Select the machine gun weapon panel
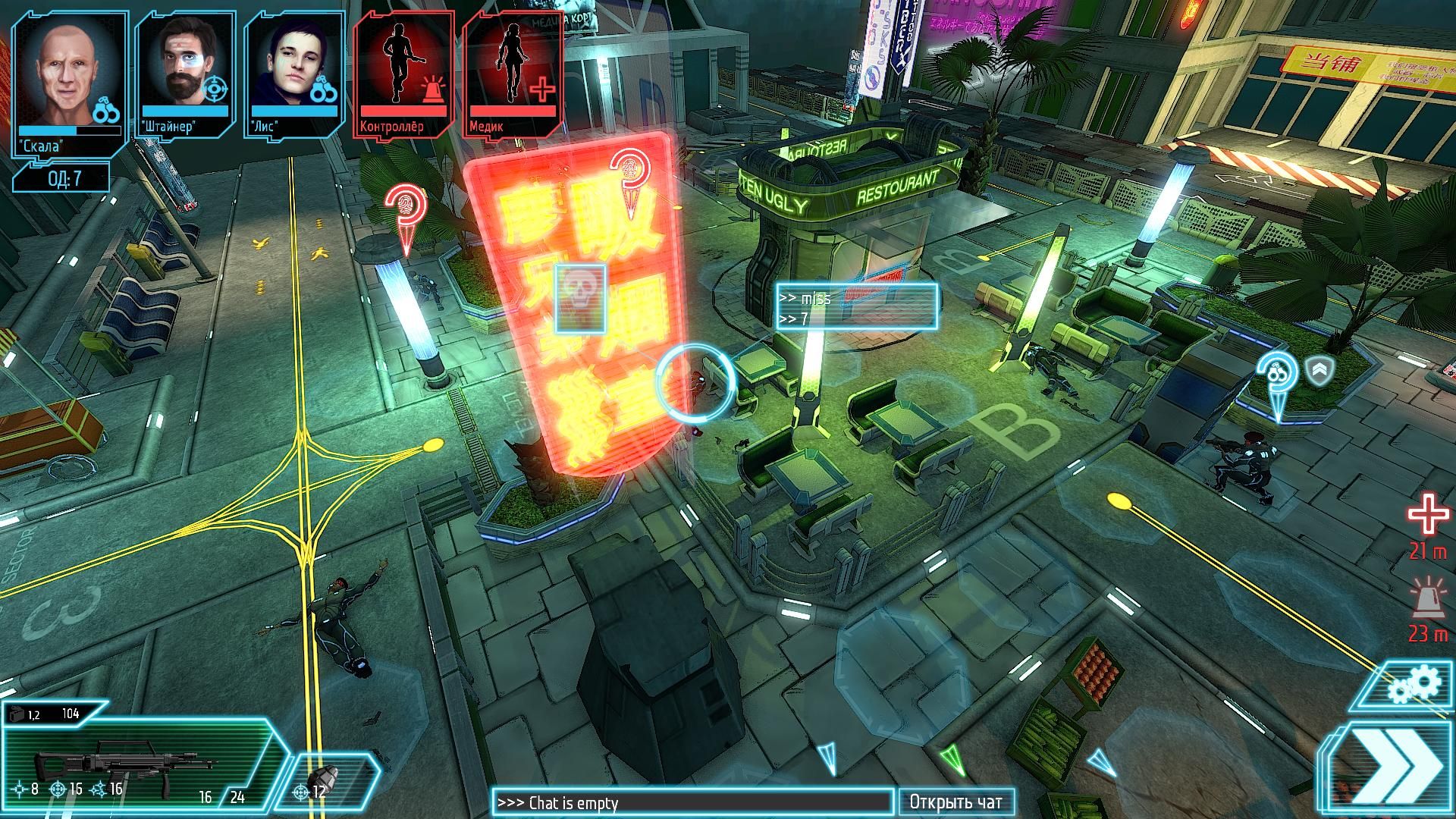The image size is (1456, 819). tap(136, 758)
